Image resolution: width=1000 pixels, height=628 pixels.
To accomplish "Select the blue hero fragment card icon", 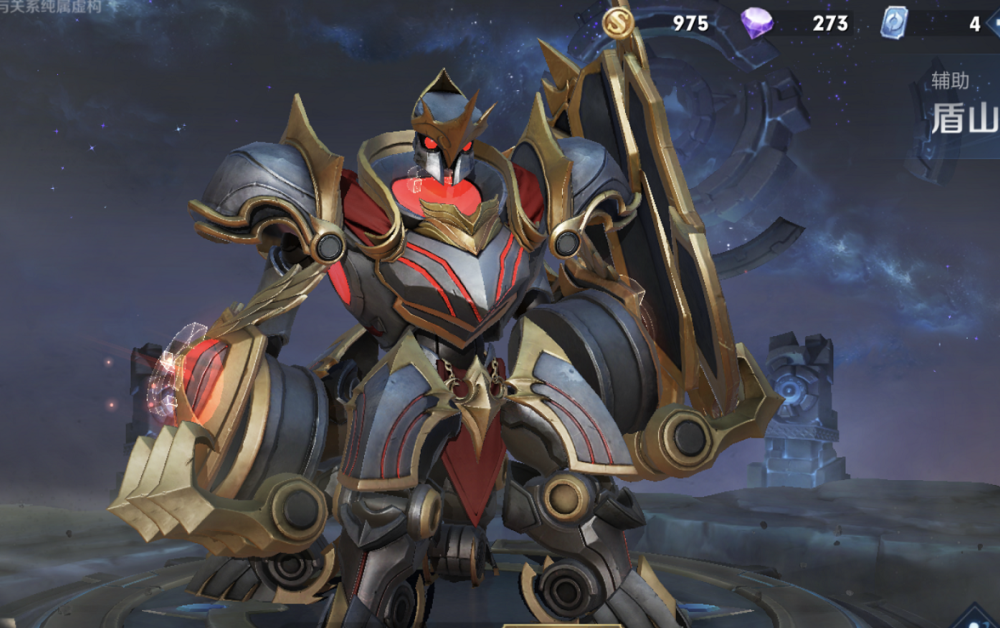I will tap(893, 22).
